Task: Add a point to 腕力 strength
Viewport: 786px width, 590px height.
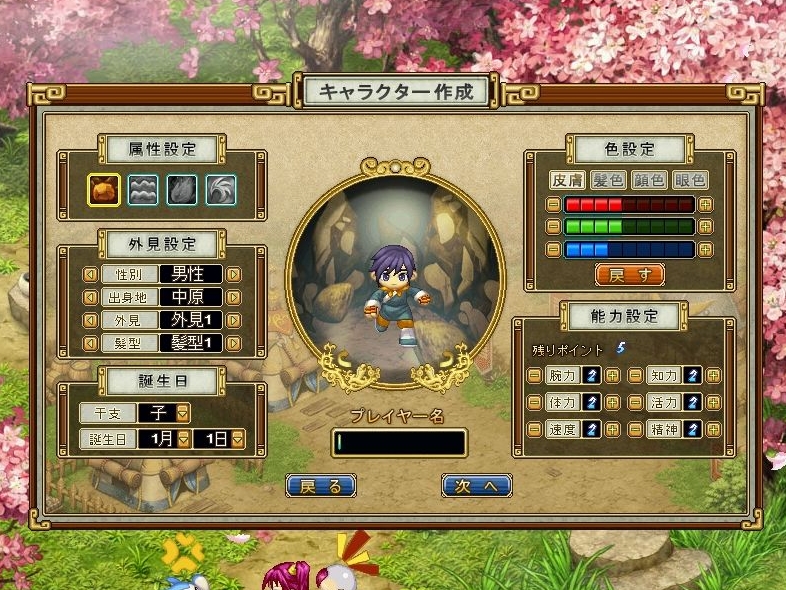Action: click(x=613, y=376)
